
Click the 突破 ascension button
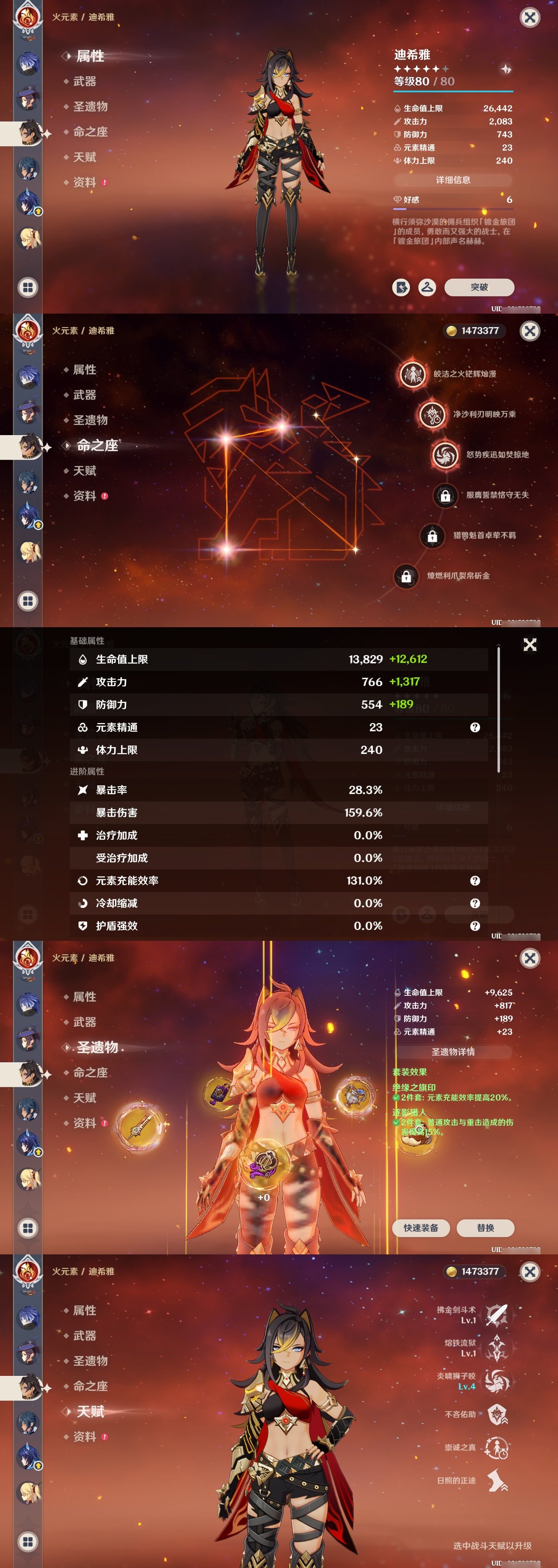tap(481, 288)
